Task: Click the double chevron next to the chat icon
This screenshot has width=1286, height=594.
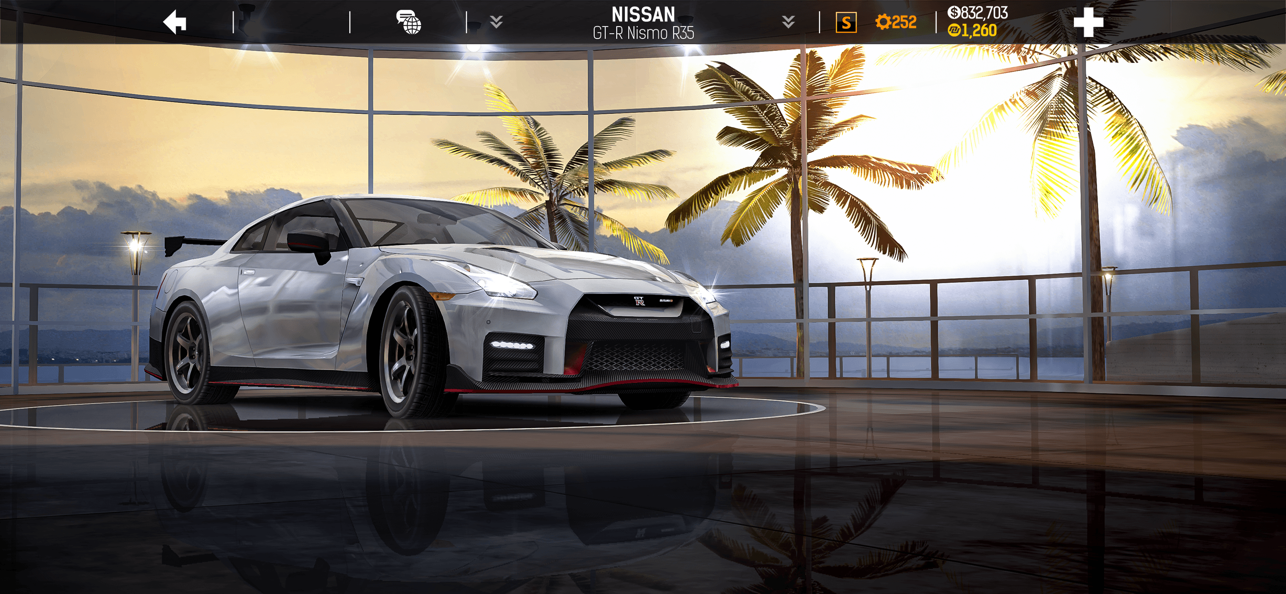Action: click(x=496, y=22)
